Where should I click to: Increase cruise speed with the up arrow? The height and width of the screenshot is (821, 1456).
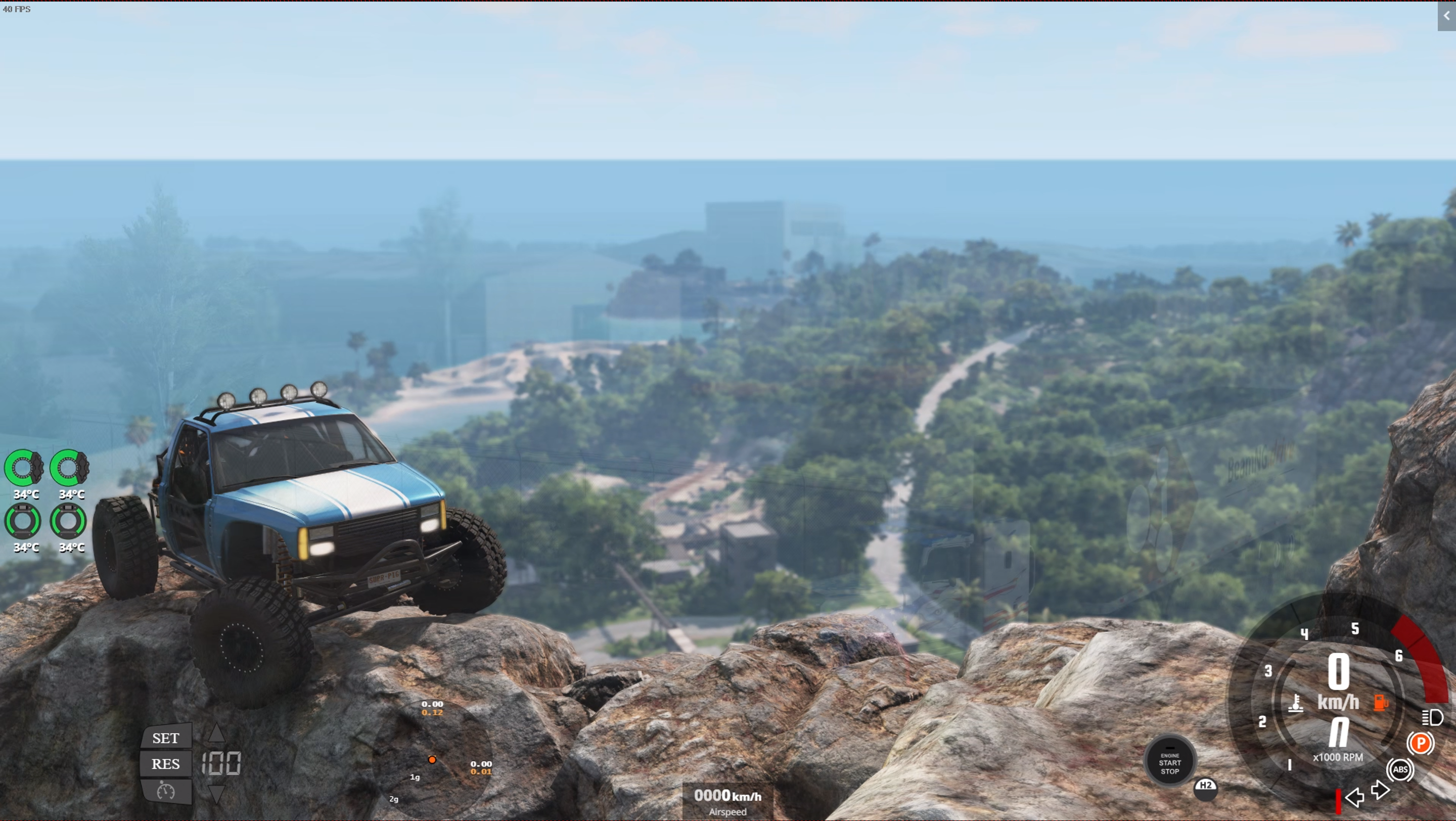216,734
